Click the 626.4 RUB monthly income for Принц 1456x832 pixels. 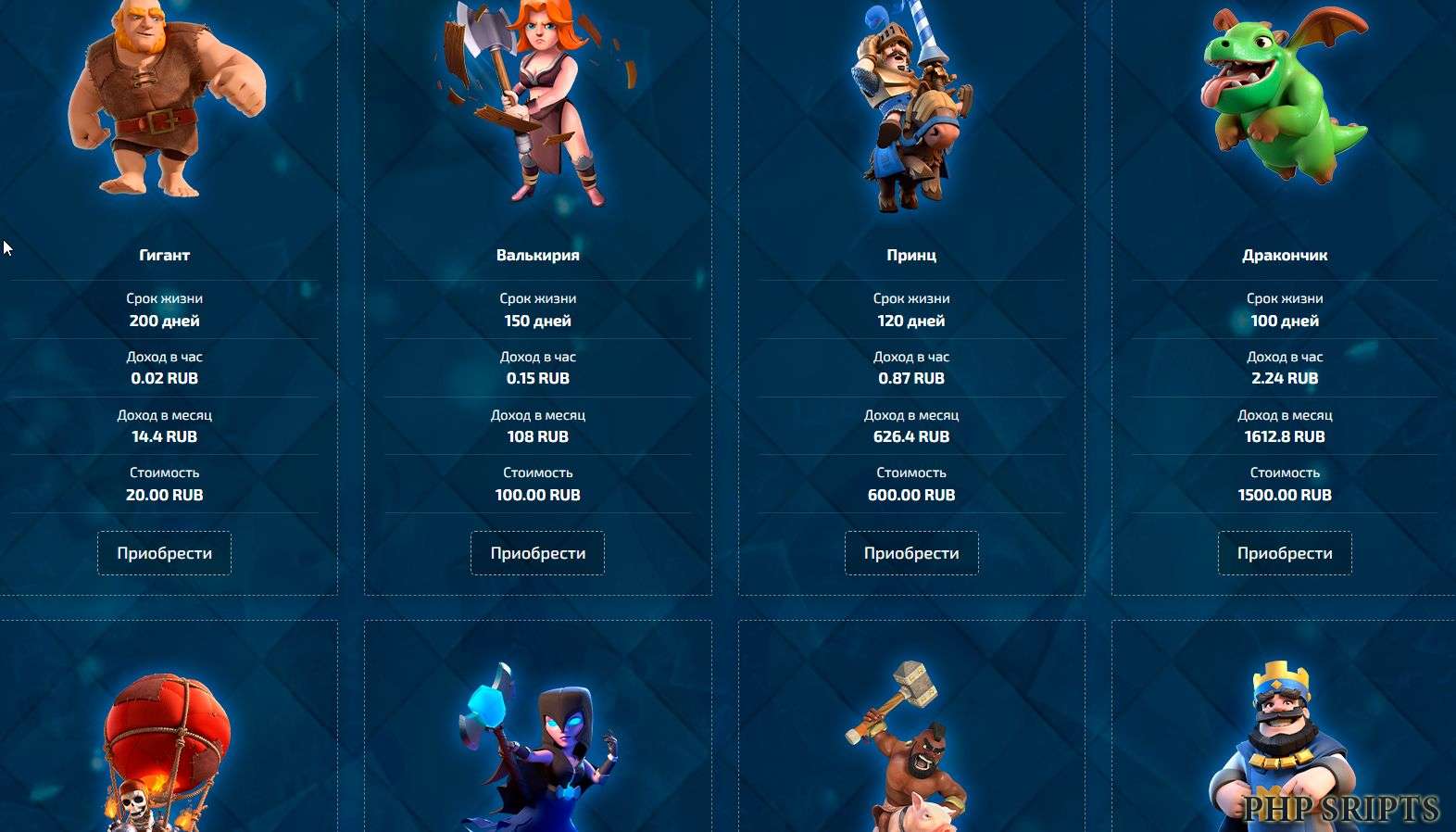[911, 436]
